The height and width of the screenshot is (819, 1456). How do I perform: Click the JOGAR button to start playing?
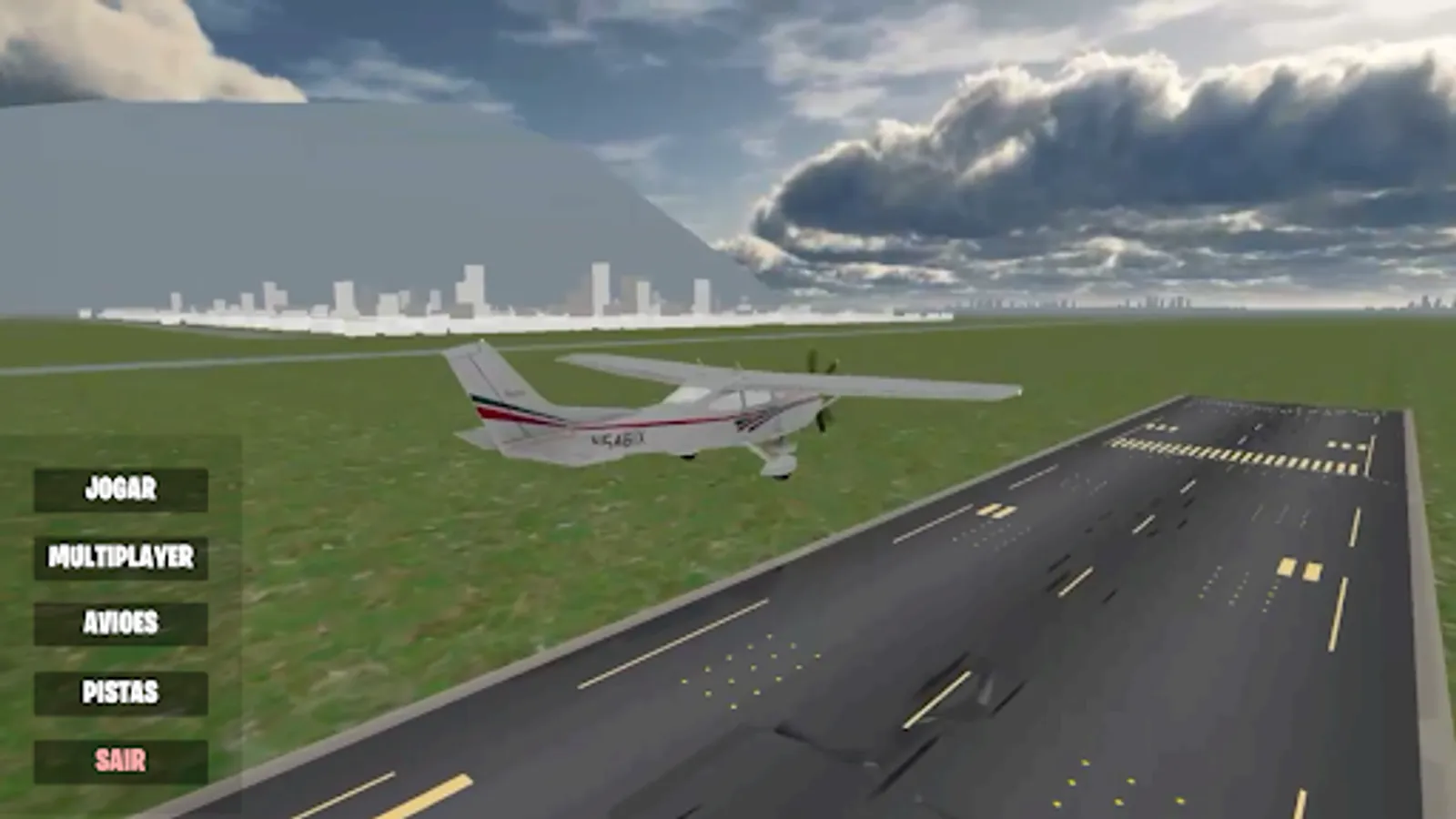click(119, 489)
